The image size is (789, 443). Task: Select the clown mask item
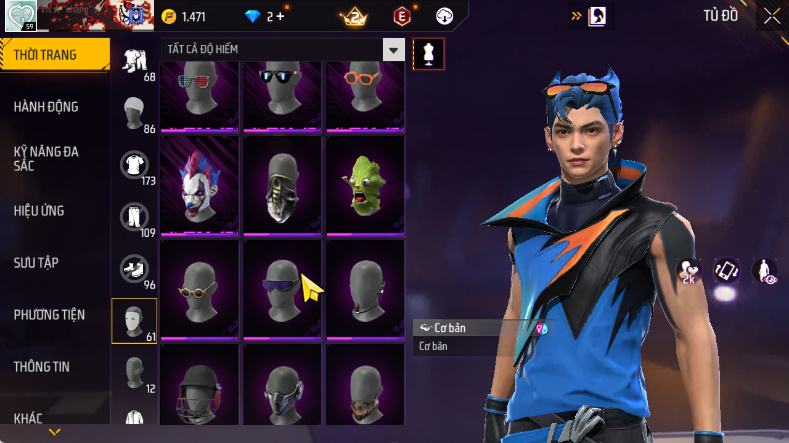pos(199,183)
